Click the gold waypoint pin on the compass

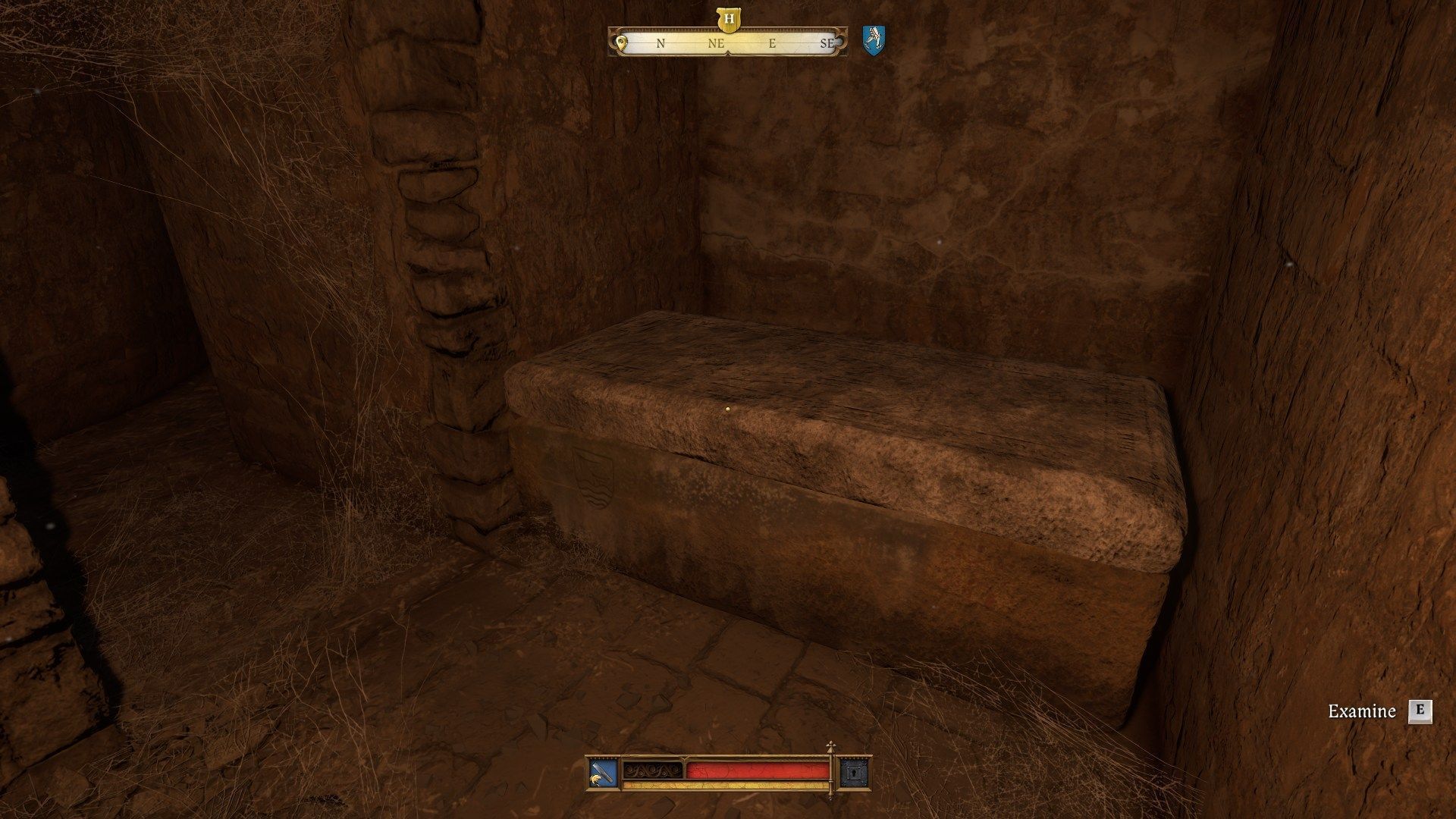click(622, 44)
